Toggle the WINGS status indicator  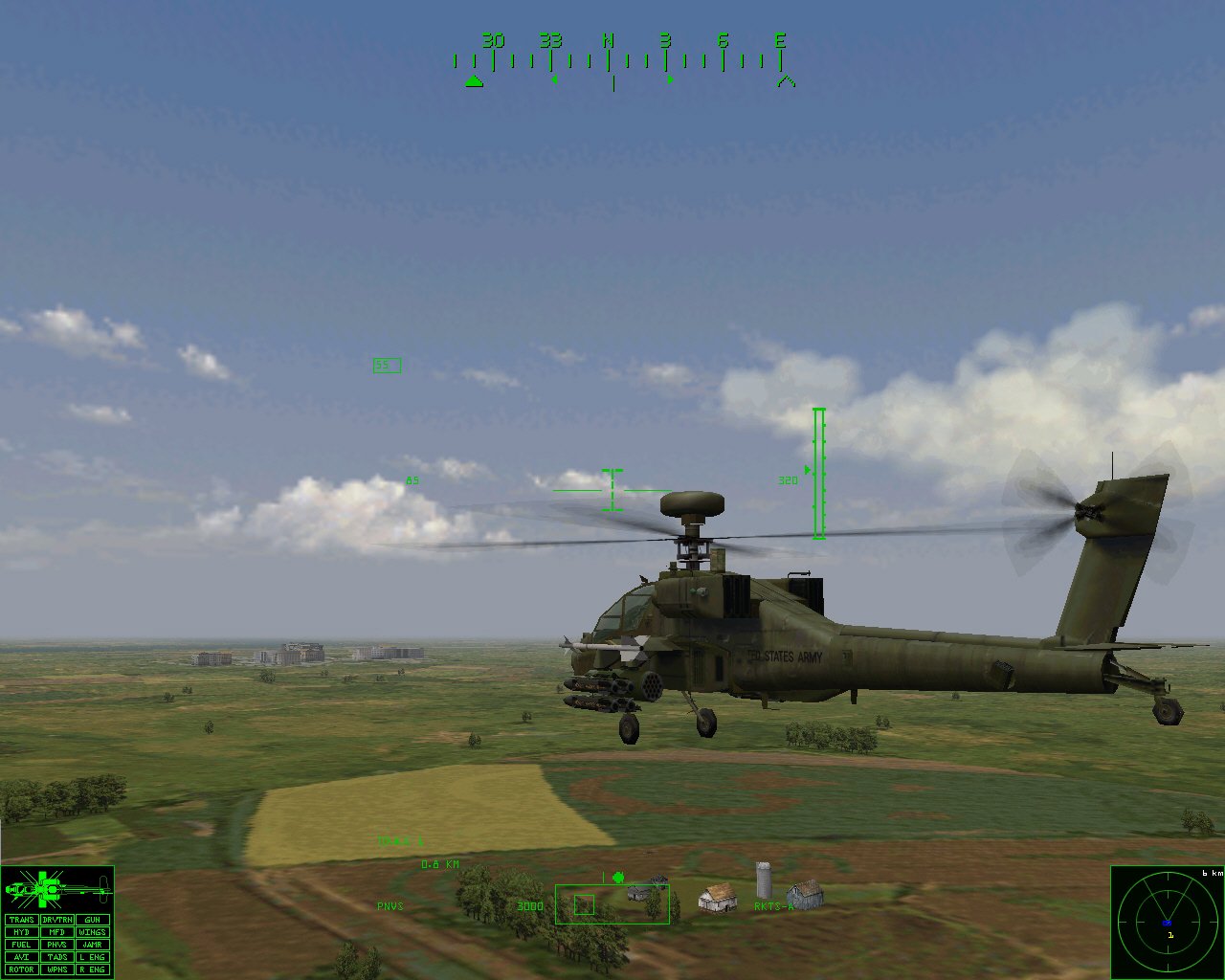point(92,932)
